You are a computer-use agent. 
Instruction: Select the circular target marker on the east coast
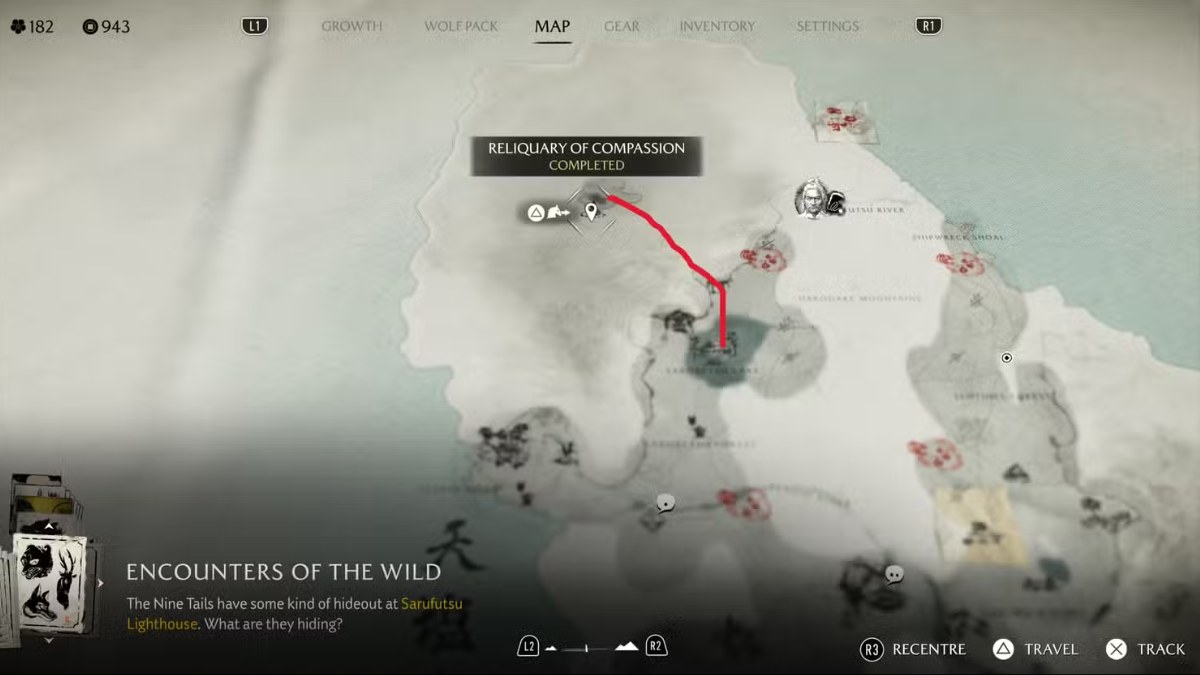click(x=1007, y=358)
